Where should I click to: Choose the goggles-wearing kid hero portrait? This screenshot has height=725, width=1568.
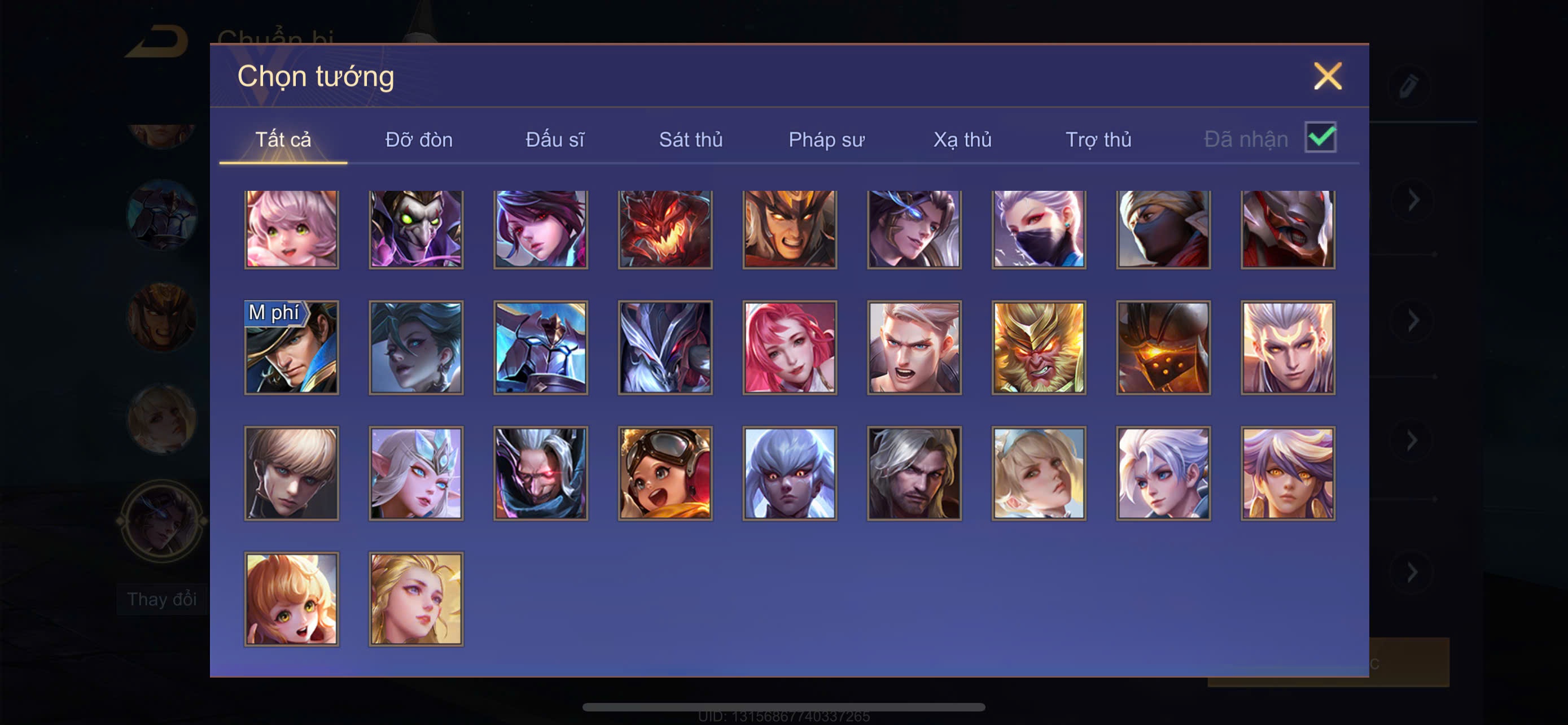point(665,473)
